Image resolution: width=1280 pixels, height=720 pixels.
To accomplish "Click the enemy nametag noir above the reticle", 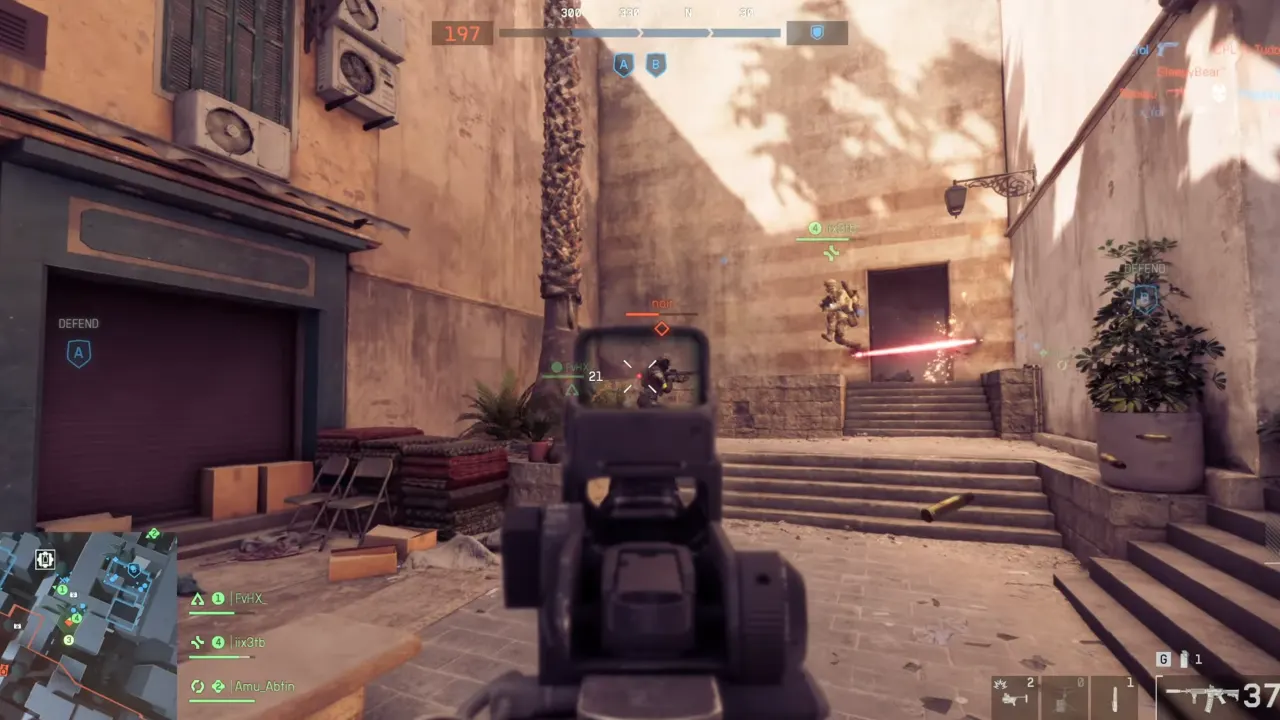I will coord(662,302).
